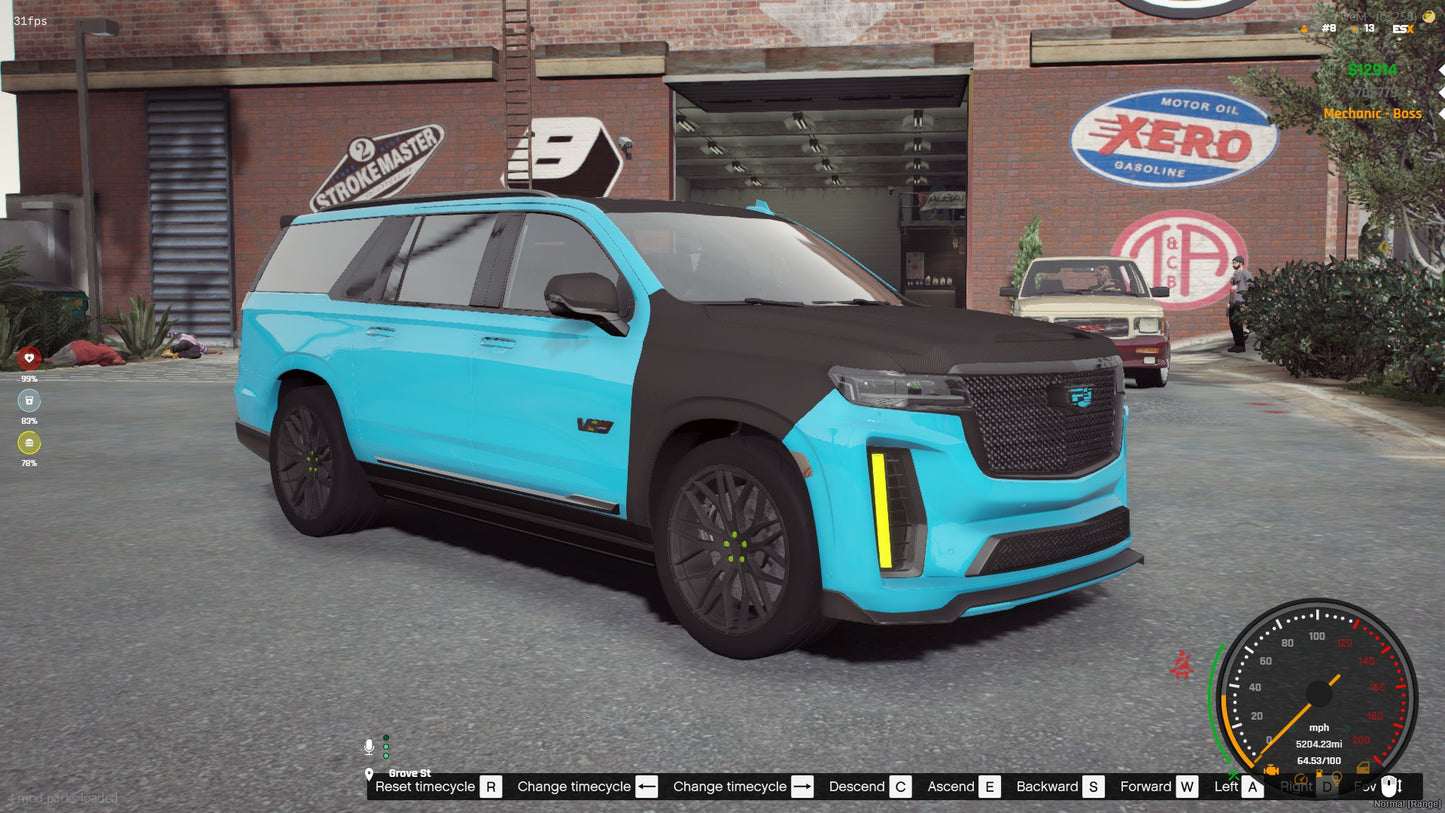Click the vehicle engine icon near the speedometer
The height and width of the screenshot is (813, 1445).
tap(1272, 770)
